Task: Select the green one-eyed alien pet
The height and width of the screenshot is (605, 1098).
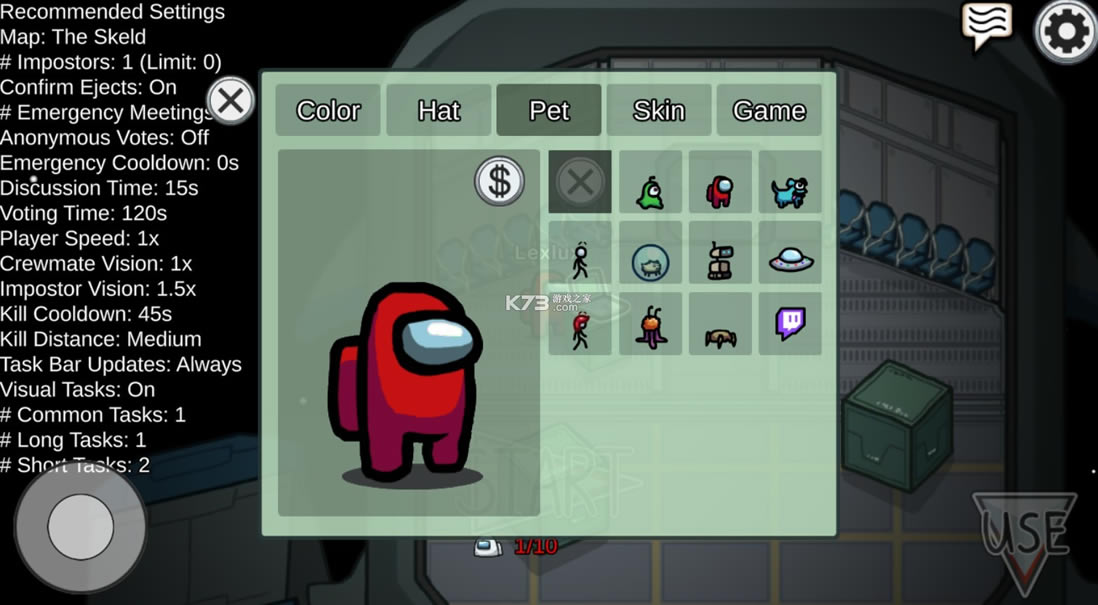Action: [x=650, y=185]
